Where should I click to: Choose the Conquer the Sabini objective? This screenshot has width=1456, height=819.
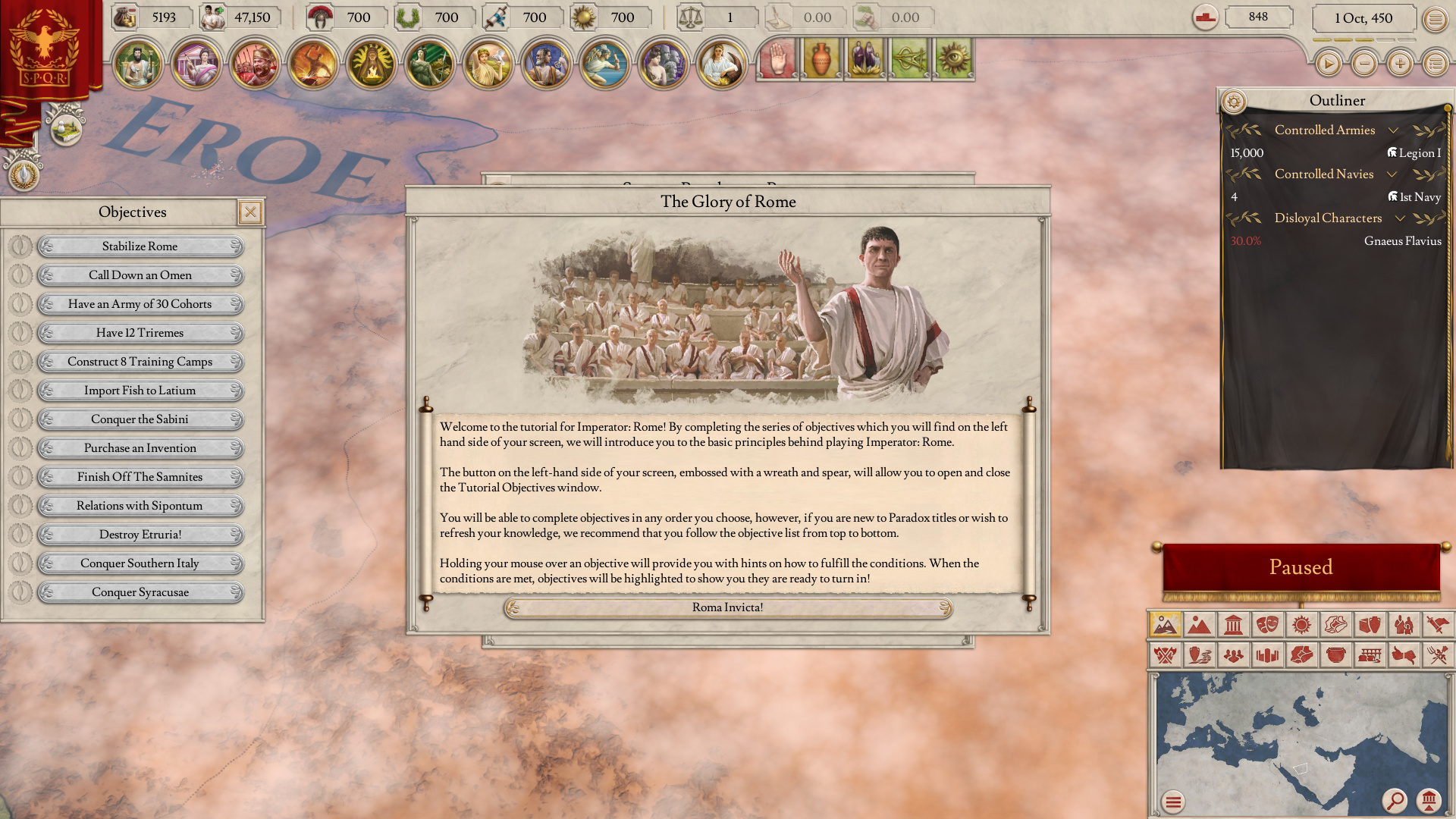click(x=140, y=419)
